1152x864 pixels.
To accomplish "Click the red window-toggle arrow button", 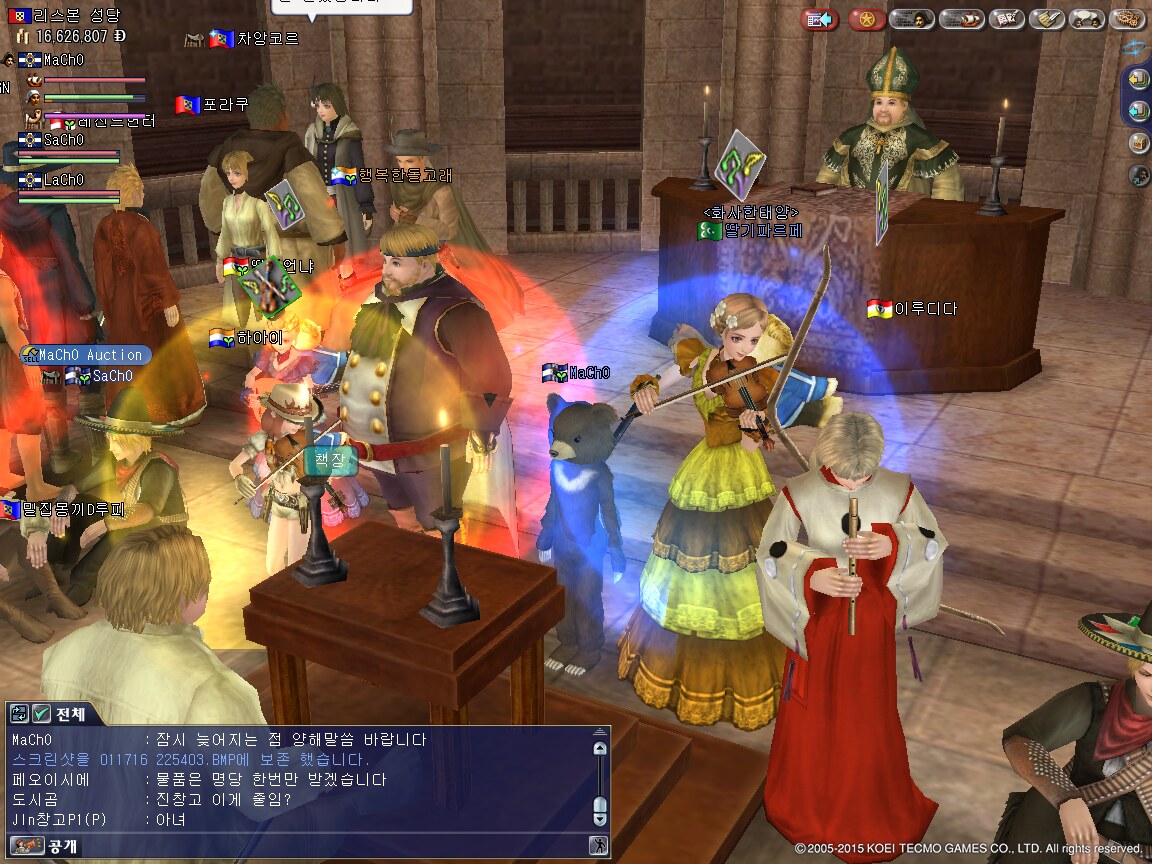I will coord(820,19).
